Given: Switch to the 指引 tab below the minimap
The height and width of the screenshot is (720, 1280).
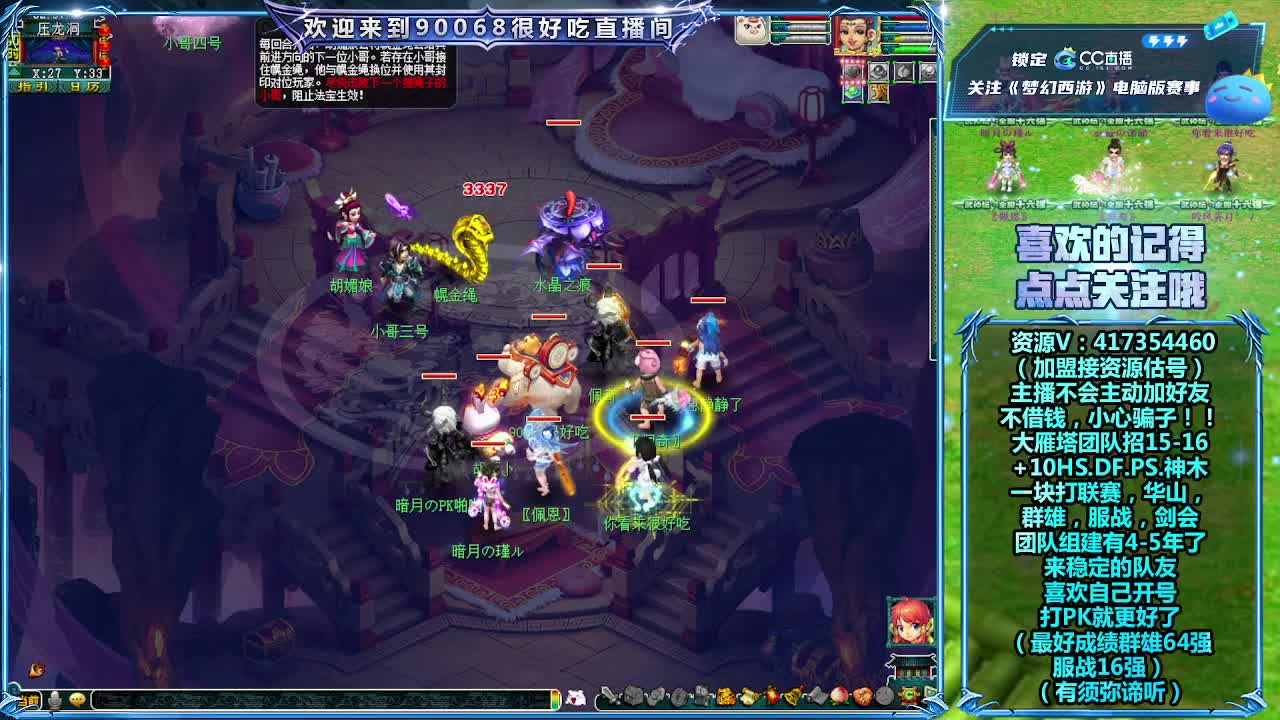Looking at the screenshot, I should pos(33,86).
